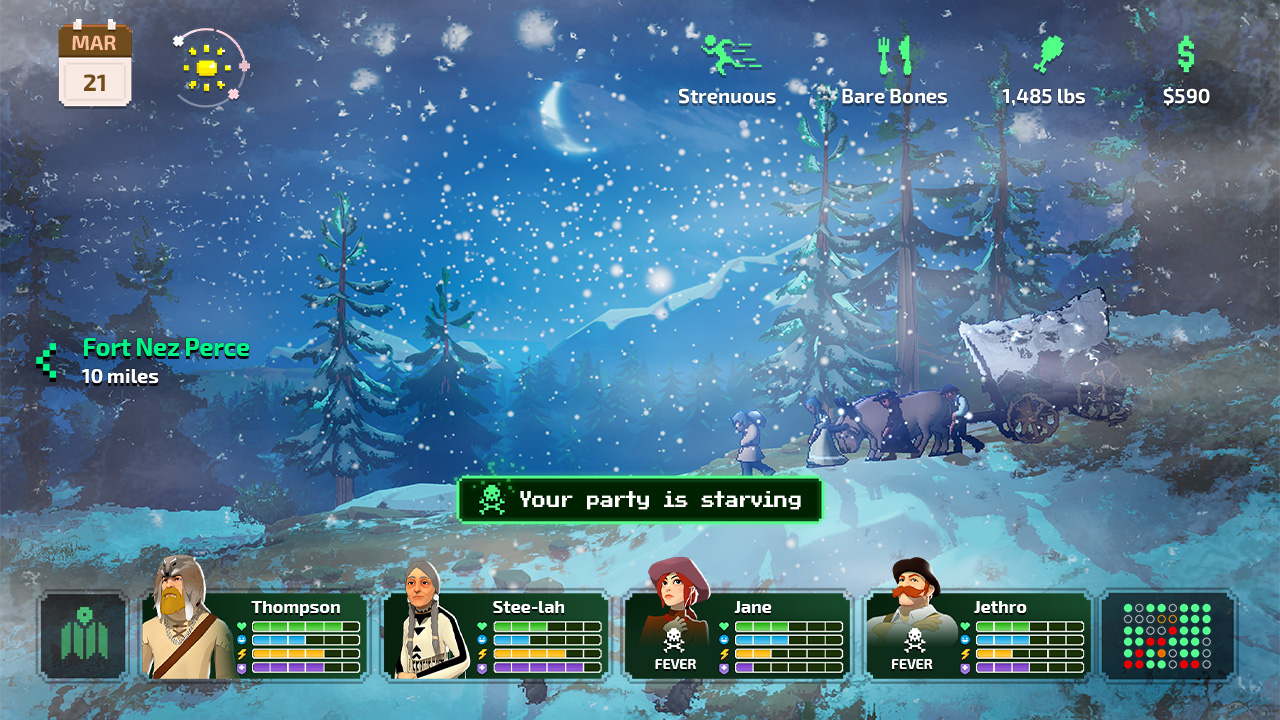1280x720 pixels.
Task: Click the Fort Nez Perce pixel marker icon
Action: [44, 362]
